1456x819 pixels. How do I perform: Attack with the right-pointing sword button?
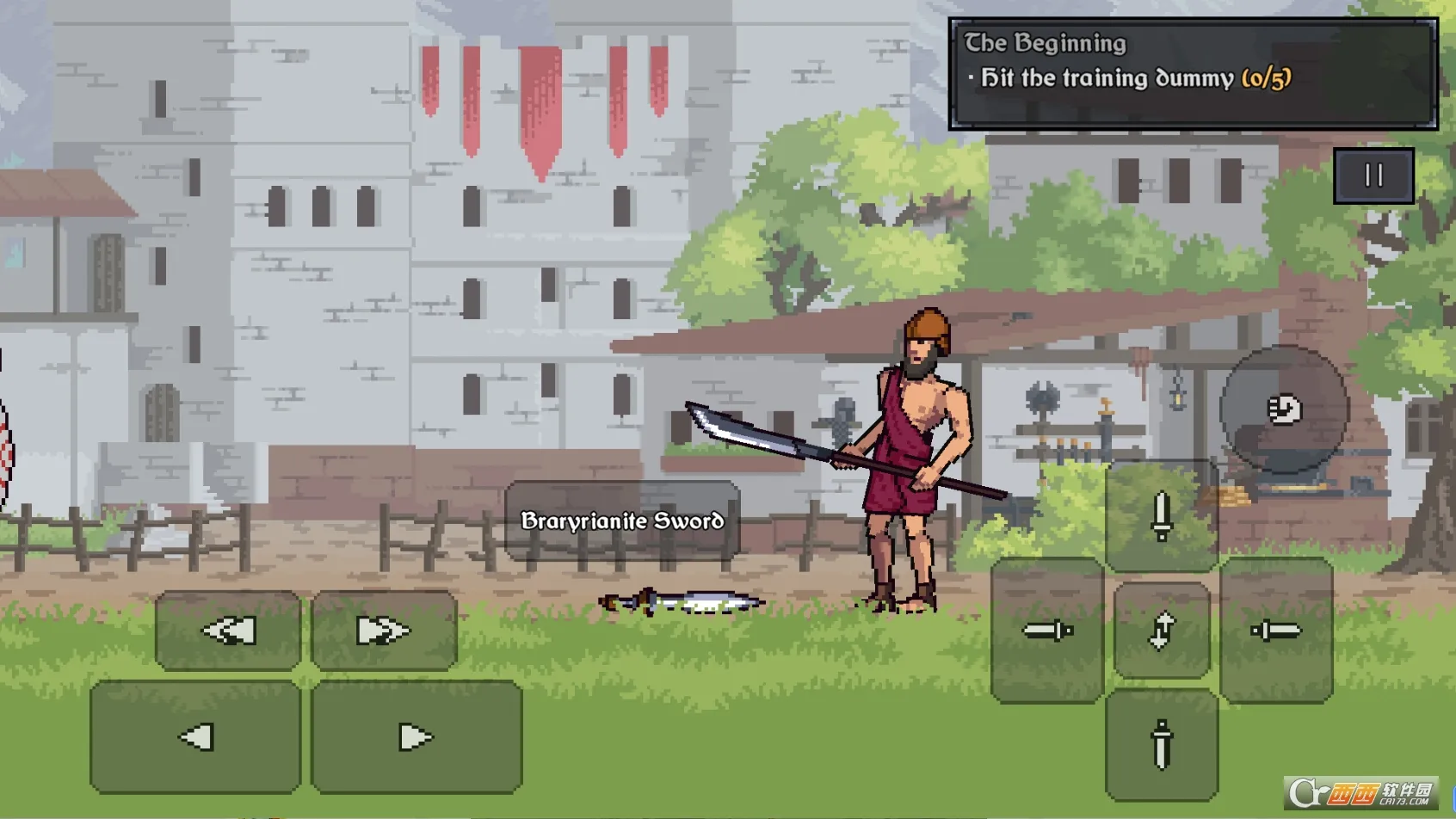click(1276, 631)
